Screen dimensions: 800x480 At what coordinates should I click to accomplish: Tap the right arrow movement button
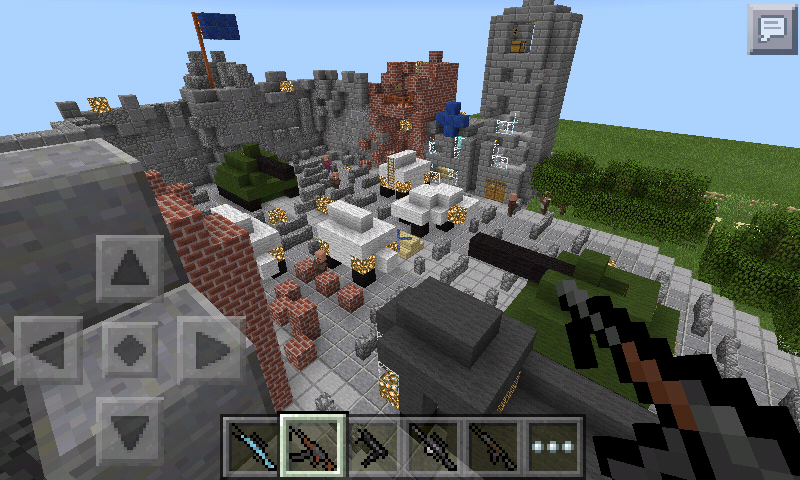[x=210, y=349]
